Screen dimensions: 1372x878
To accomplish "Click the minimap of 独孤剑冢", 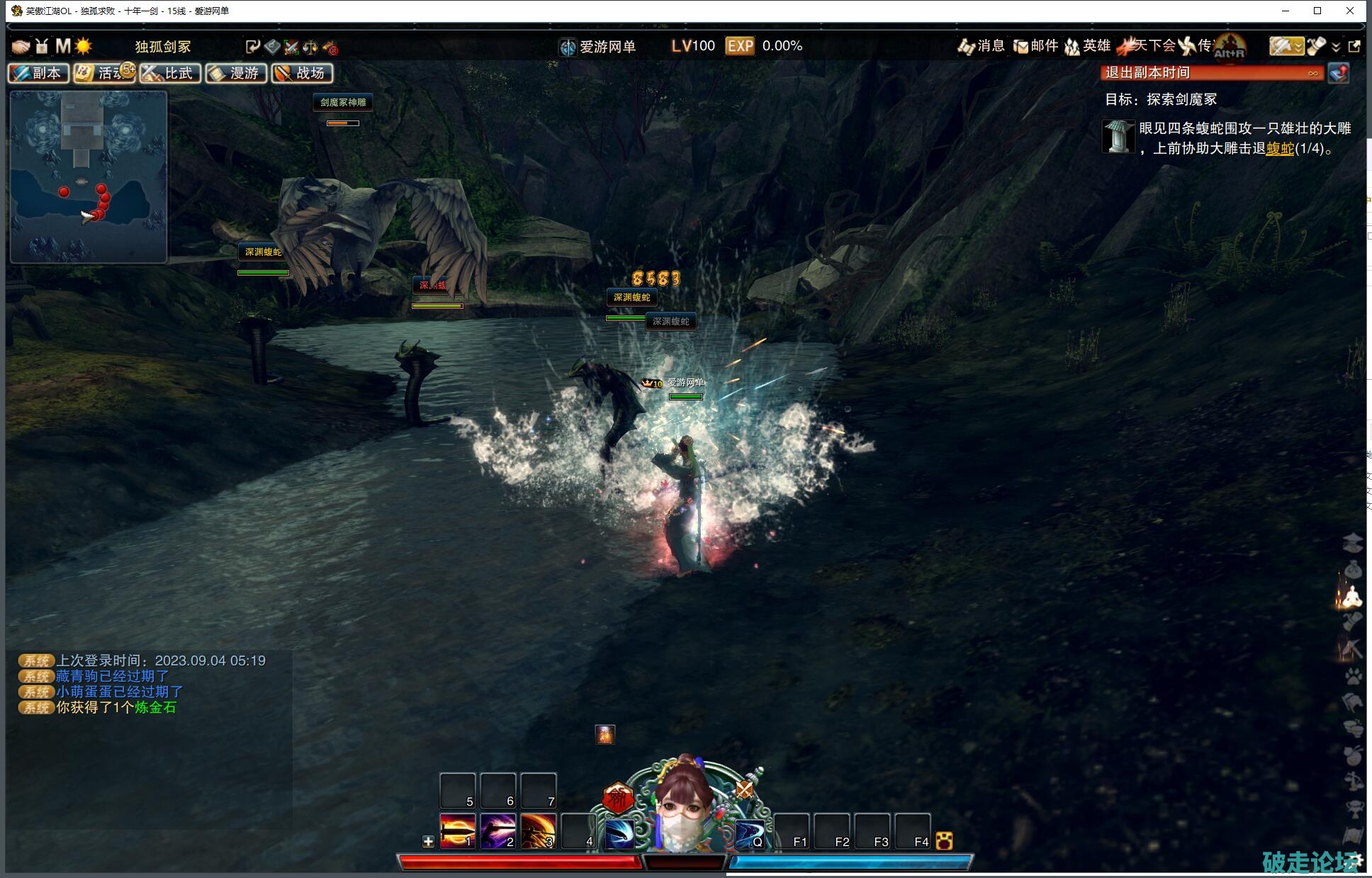I will (x=89, y=176).
